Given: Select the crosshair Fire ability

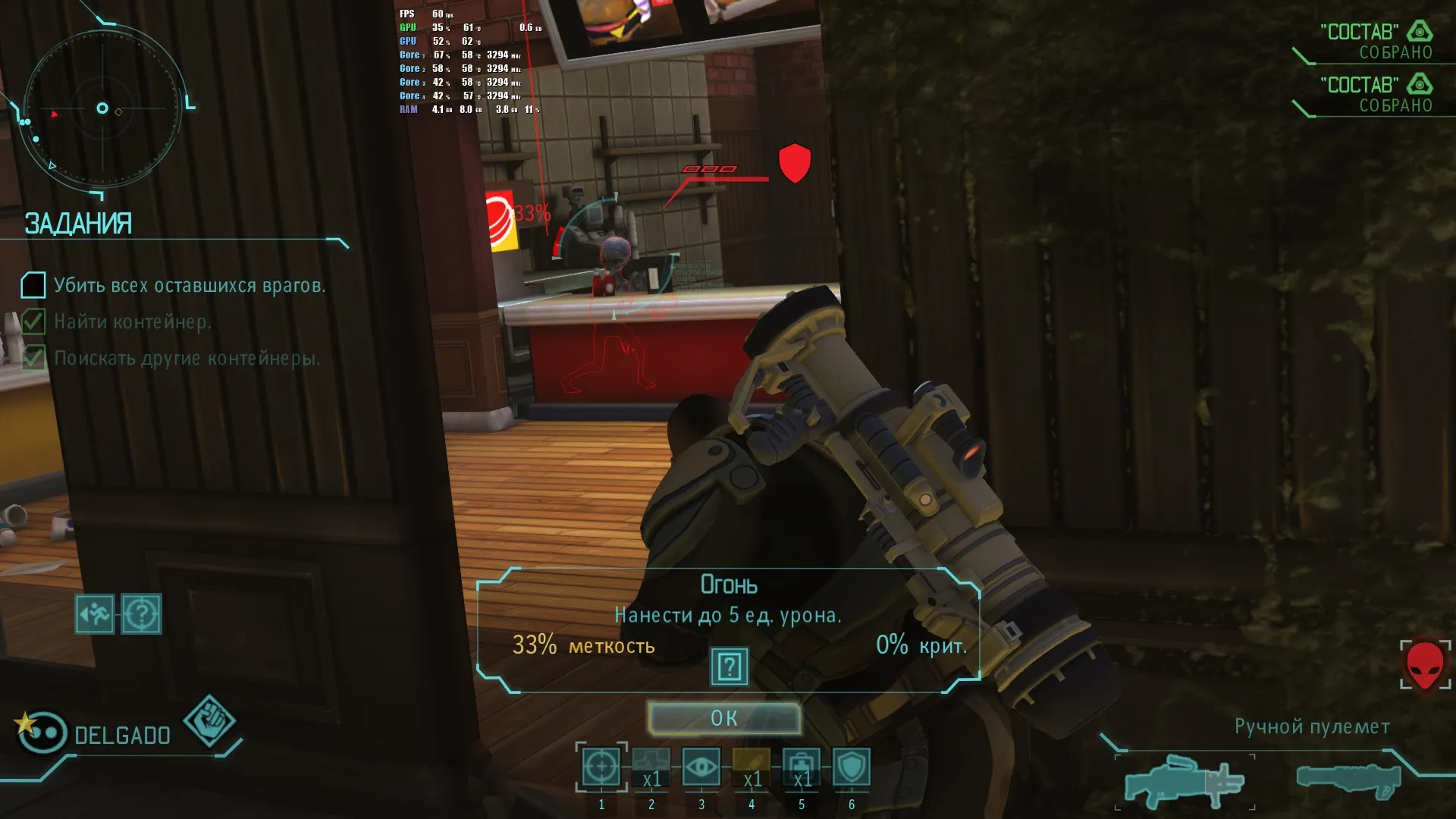Looking at the screenshot, I should pyautogui.click(x=601, y=767).
